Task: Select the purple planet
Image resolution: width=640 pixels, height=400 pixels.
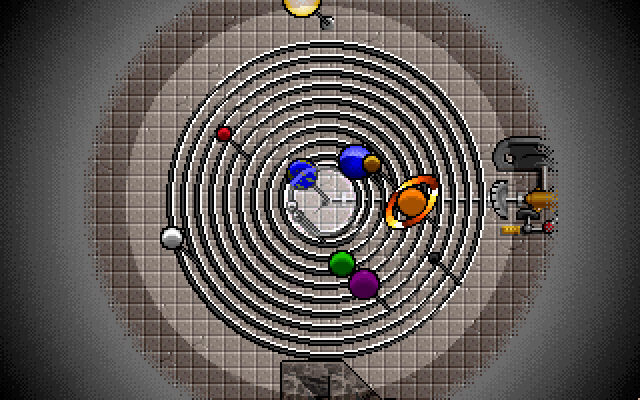Action: pos(364,283)
